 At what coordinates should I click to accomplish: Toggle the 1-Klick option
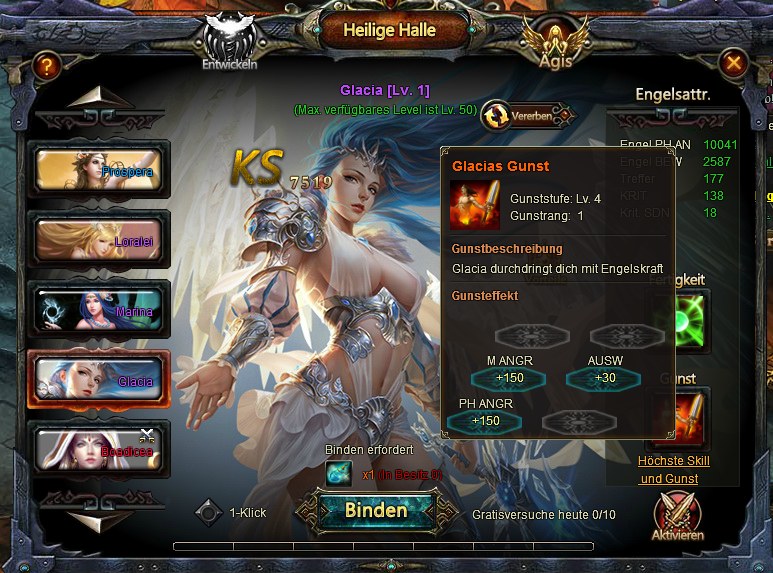click(x=208, y=512)
